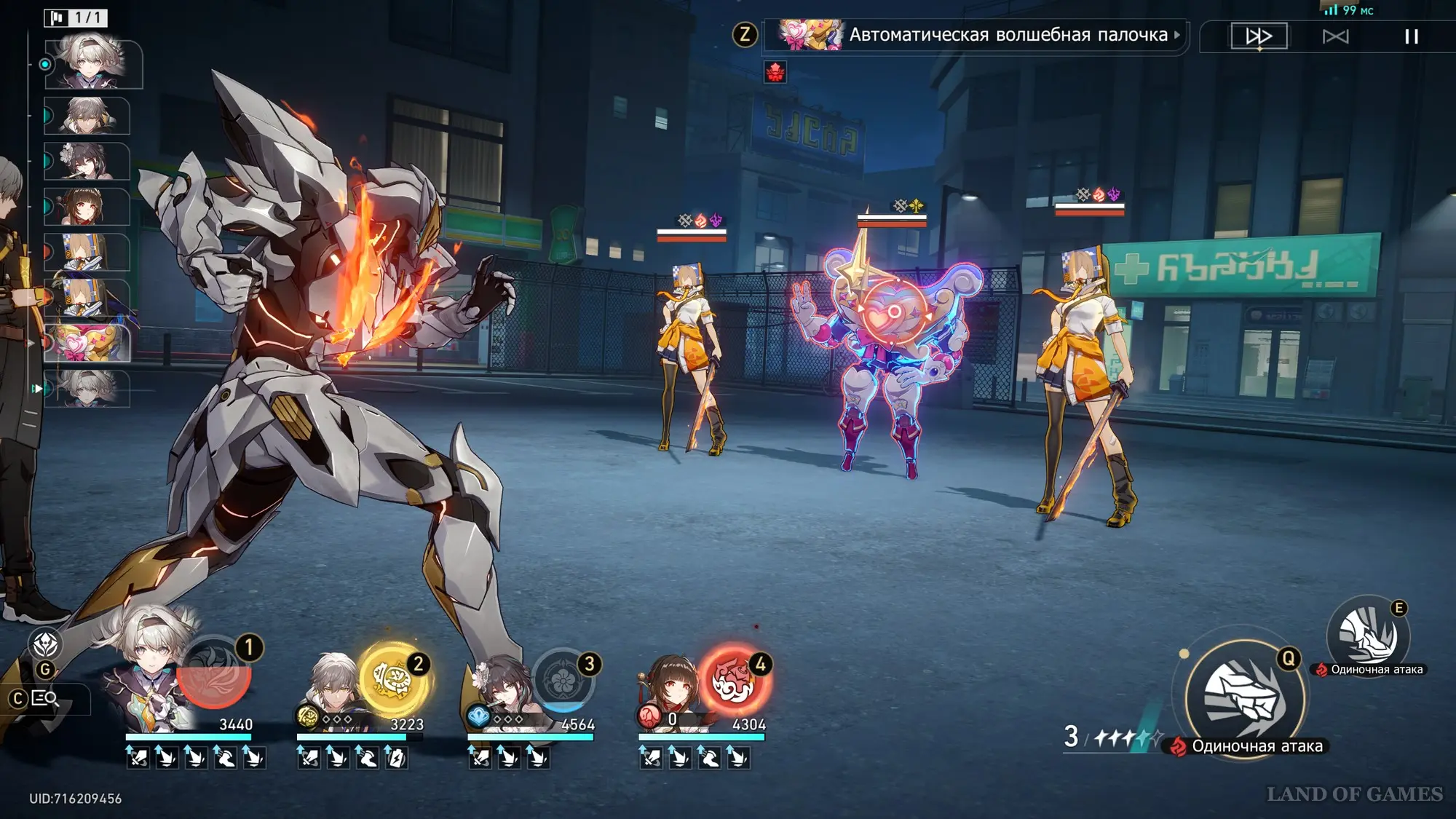Use the Одиночная атака basic attack button
Viewport: 1456px width, 819px height.
pyautogui.click(x=1244, y=697)
